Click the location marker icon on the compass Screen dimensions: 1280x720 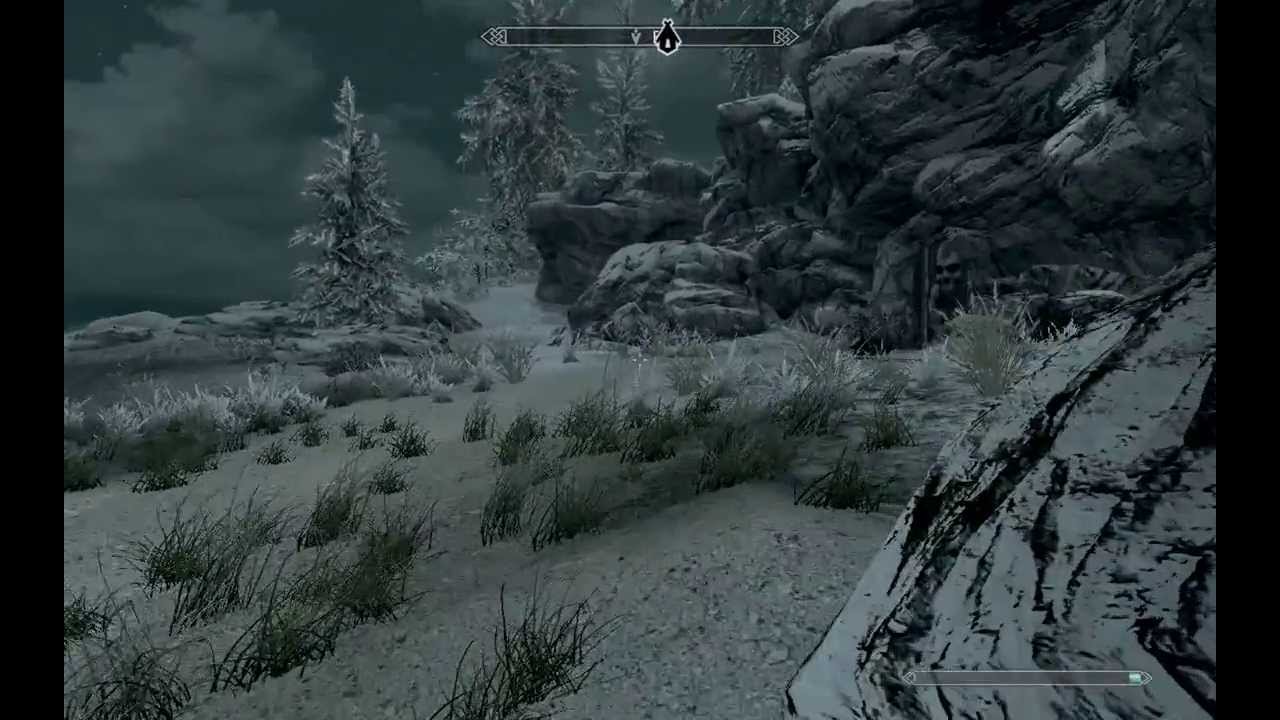[x=667, y=38]
